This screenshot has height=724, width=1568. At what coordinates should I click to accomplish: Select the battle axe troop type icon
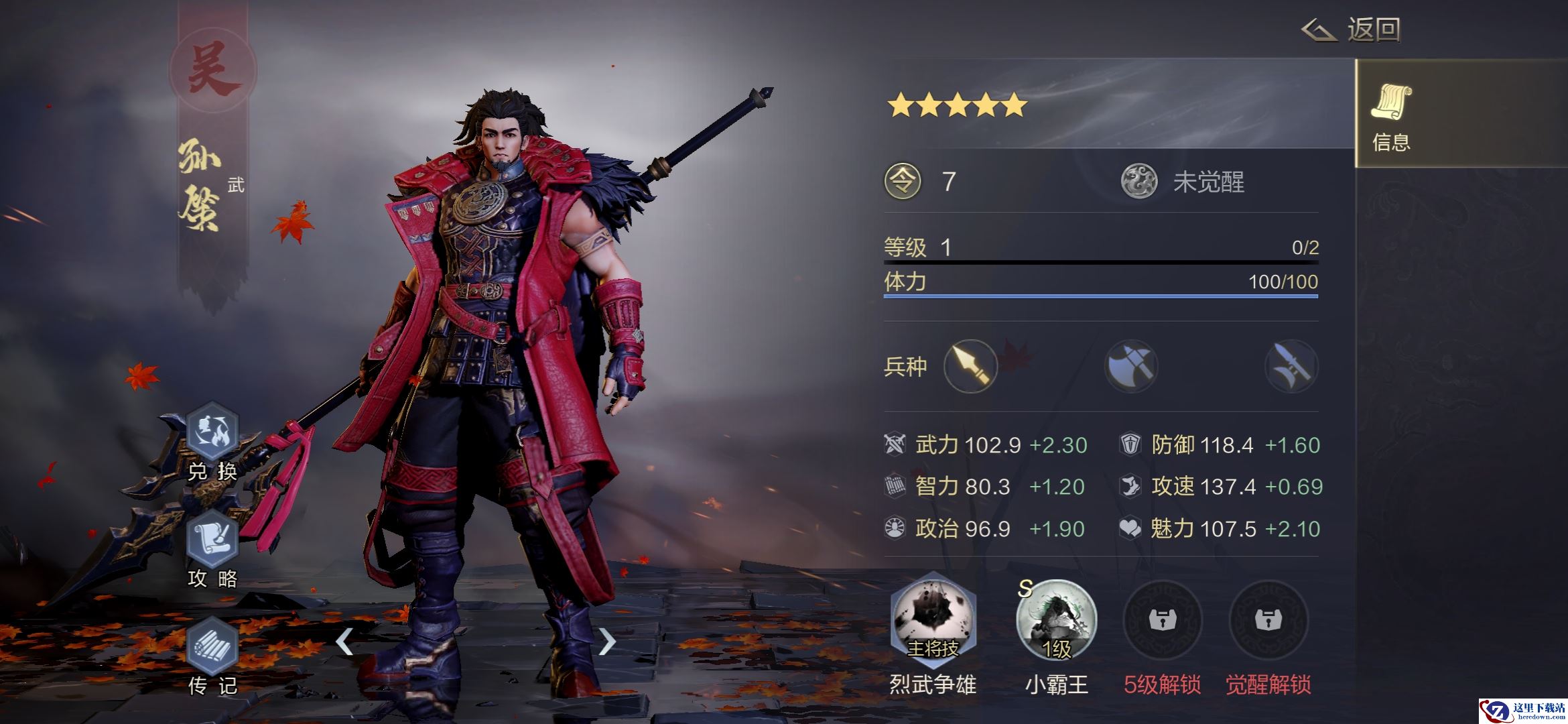pyautogui.click(x=1131, y=366)
